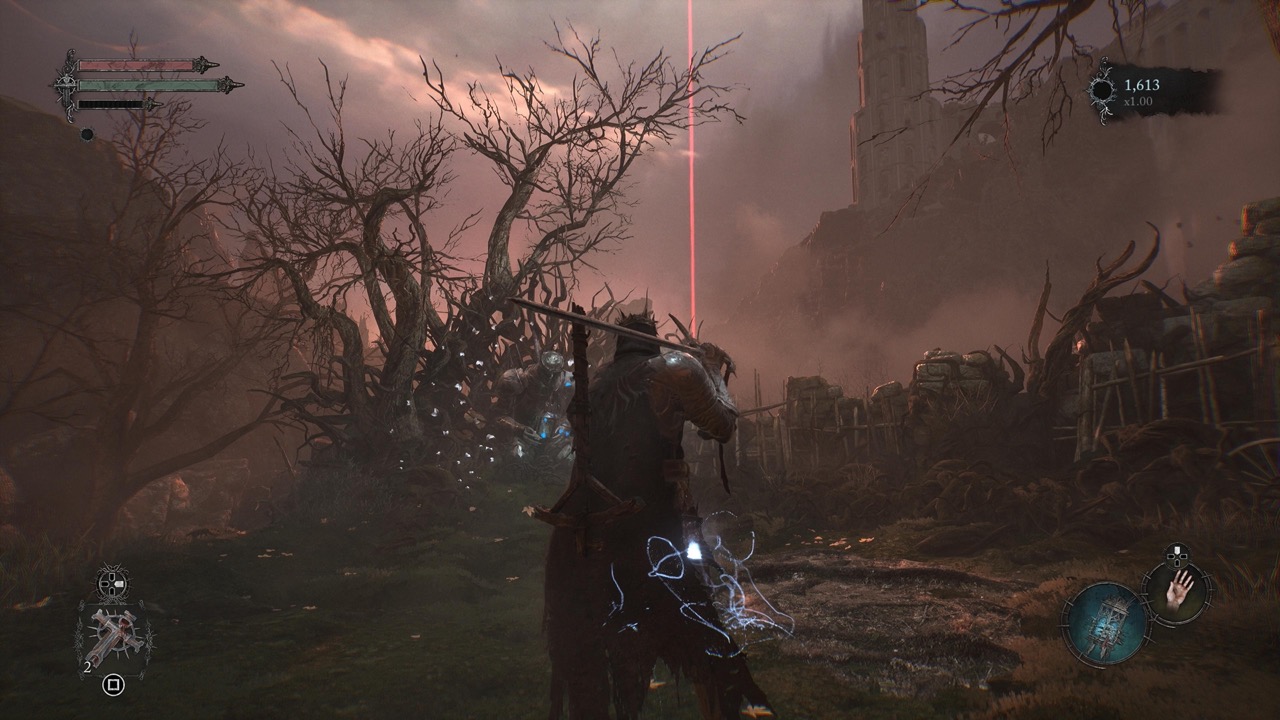Click the square button prompt below the hammer
Image resolution: width=1280 pixels, height=720 pixels.
112,684
